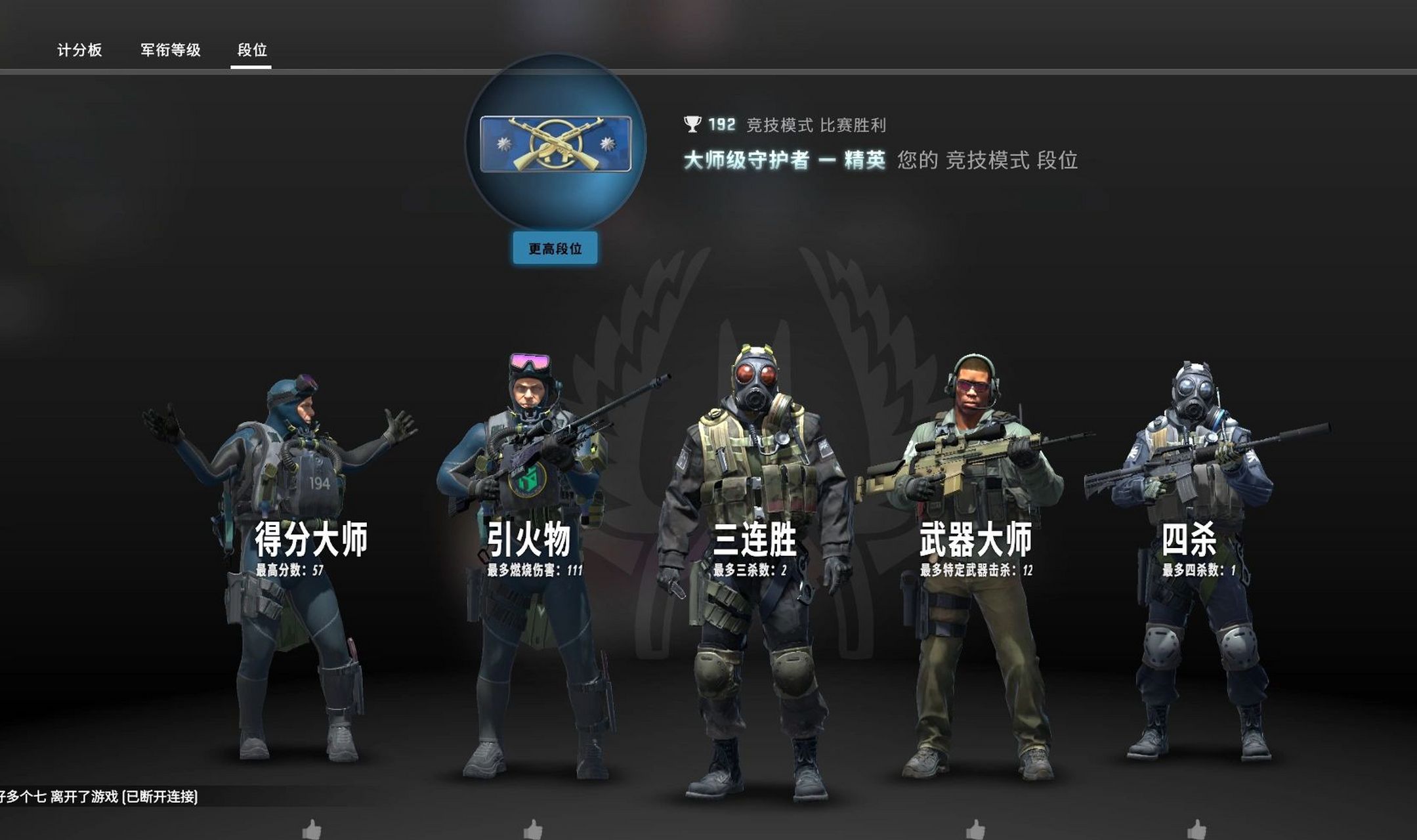Open the 军衔等级 tab
This screenshot has height=840, width=1417.
point(170,49)
